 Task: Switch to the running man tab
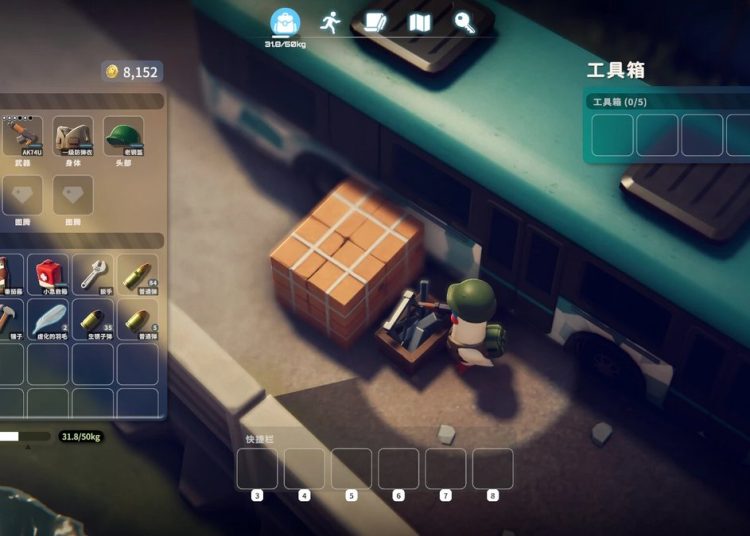click(331, 22)
